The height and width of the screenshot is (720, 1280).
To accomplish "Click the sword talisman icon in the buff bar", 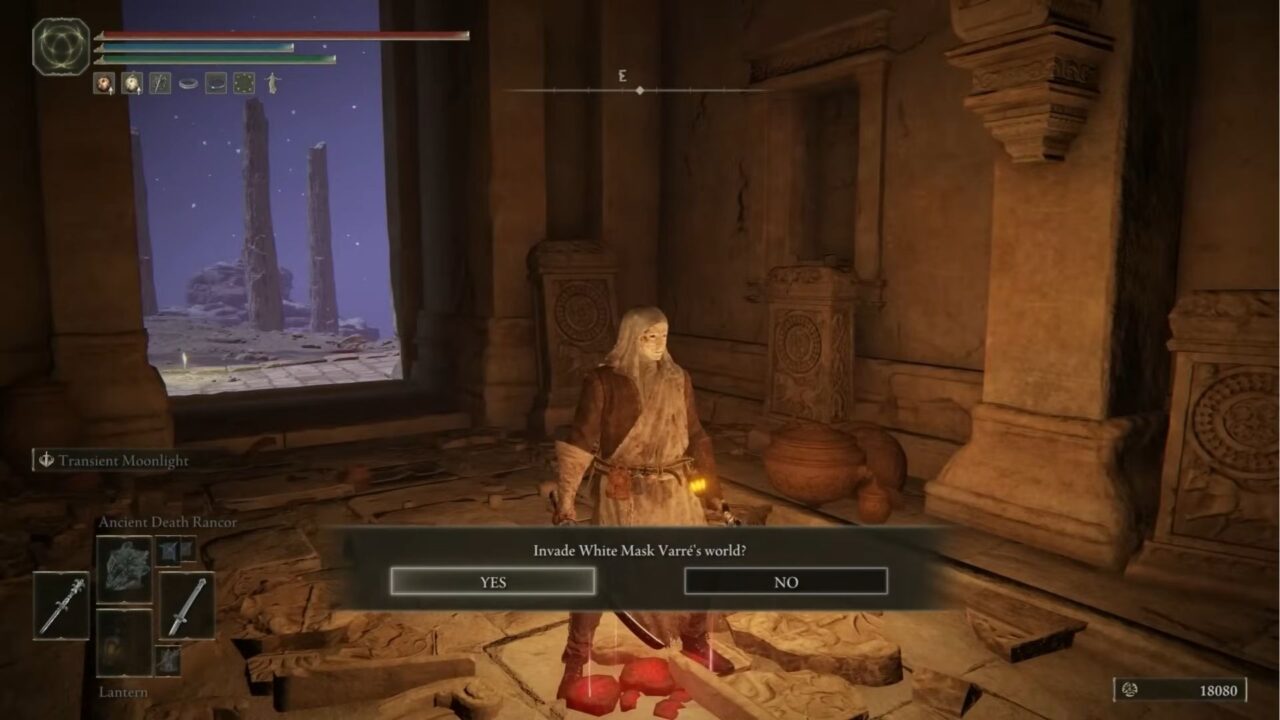I will (159, 83).
